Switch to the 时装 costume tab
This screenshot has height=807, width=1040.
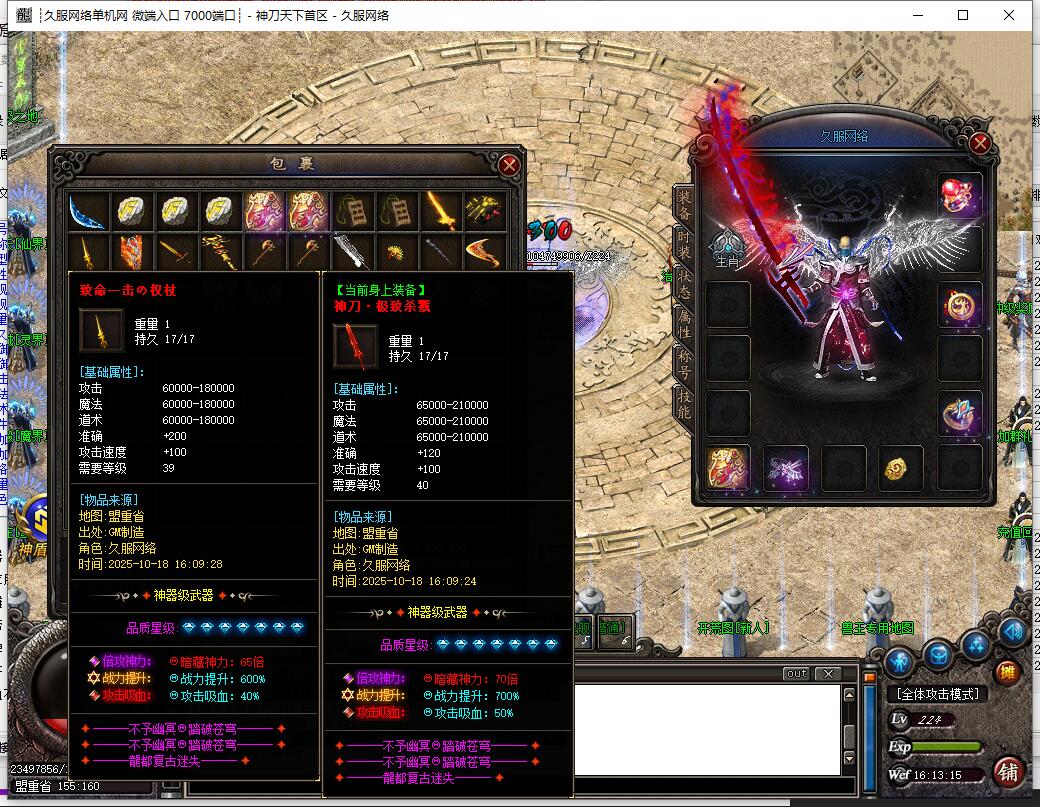pos(684,242)
